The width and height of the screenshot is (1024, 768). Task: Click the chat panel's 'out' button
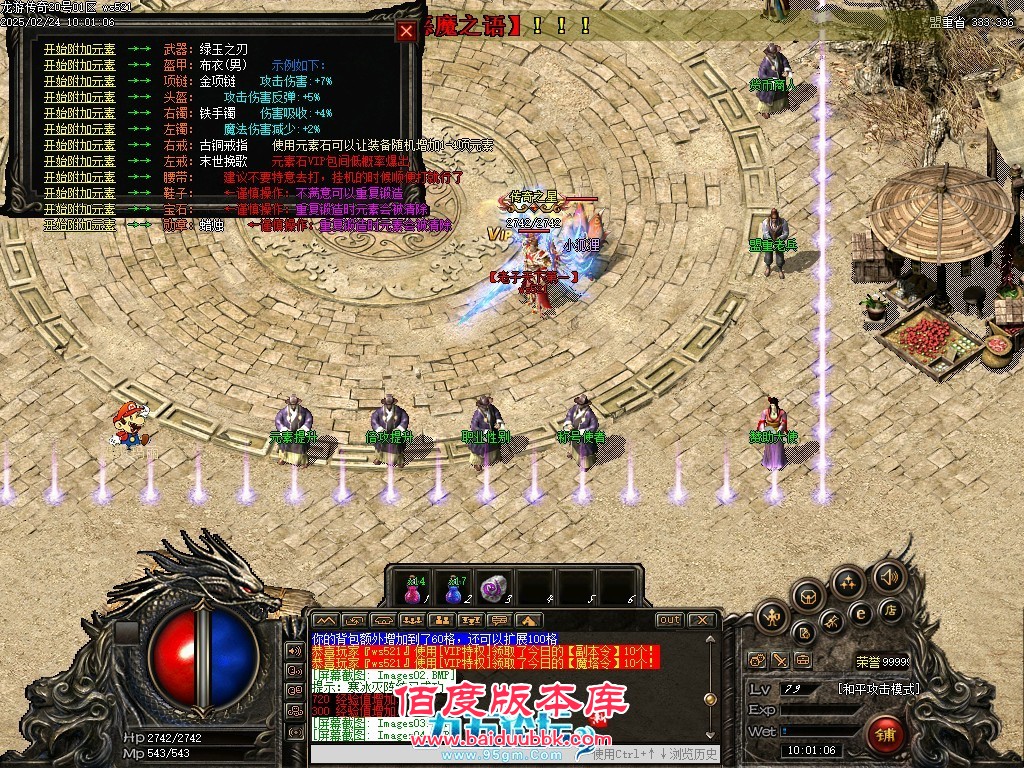[x=669, y=620]
